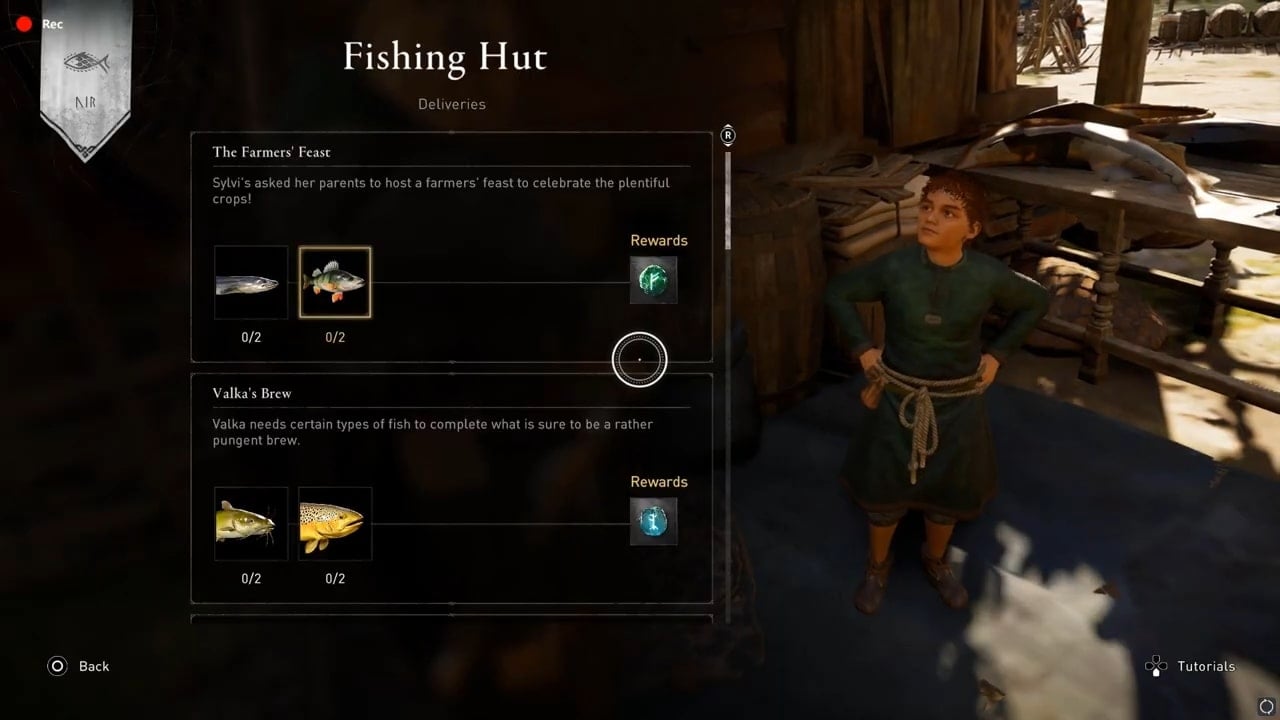Select the eel icon for the Farmers' Feast delivery
Screen dimensions: 1280x720
tap(250, 282)
